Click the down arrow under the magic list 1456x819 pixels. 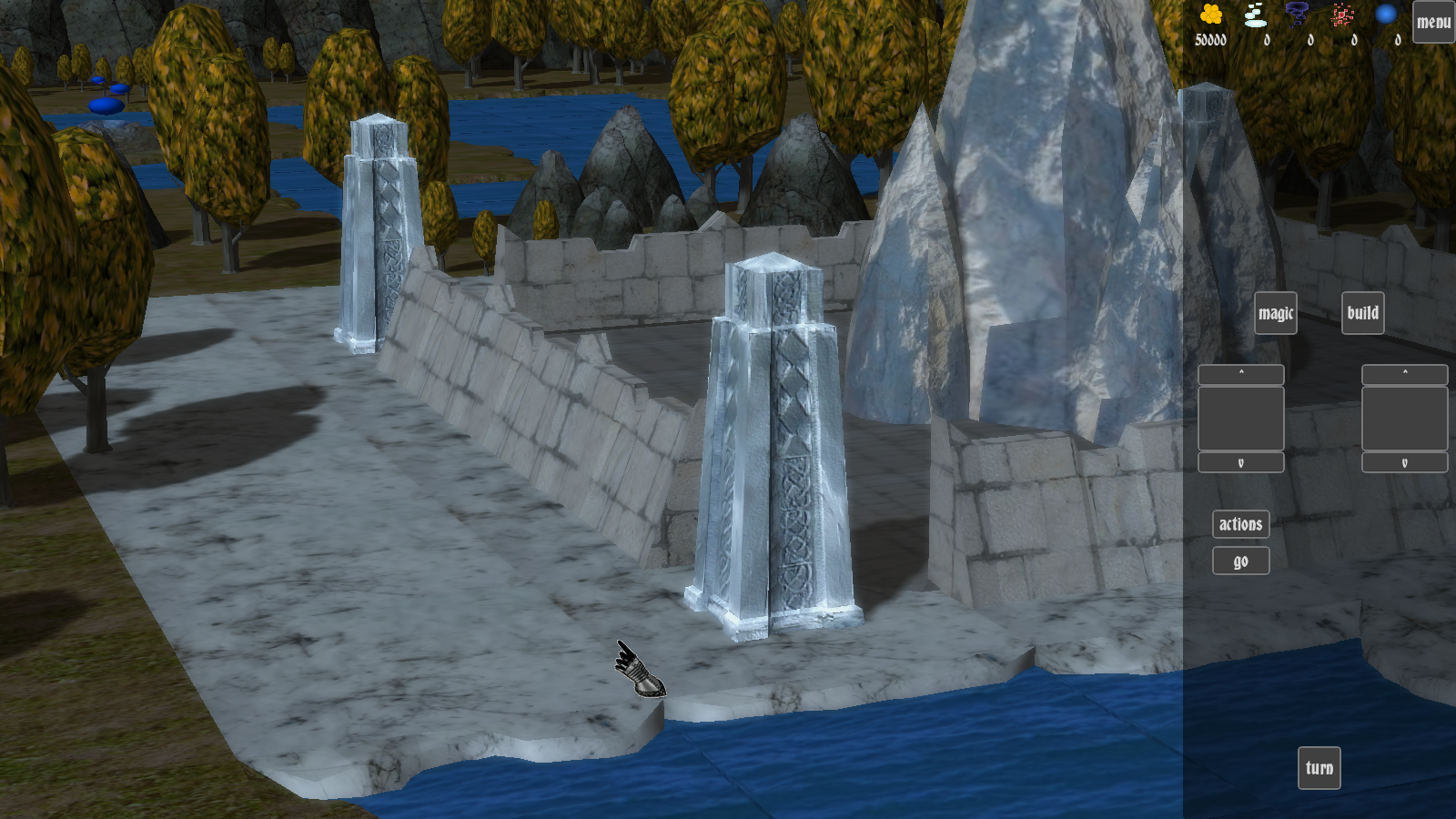point(1240,463)
